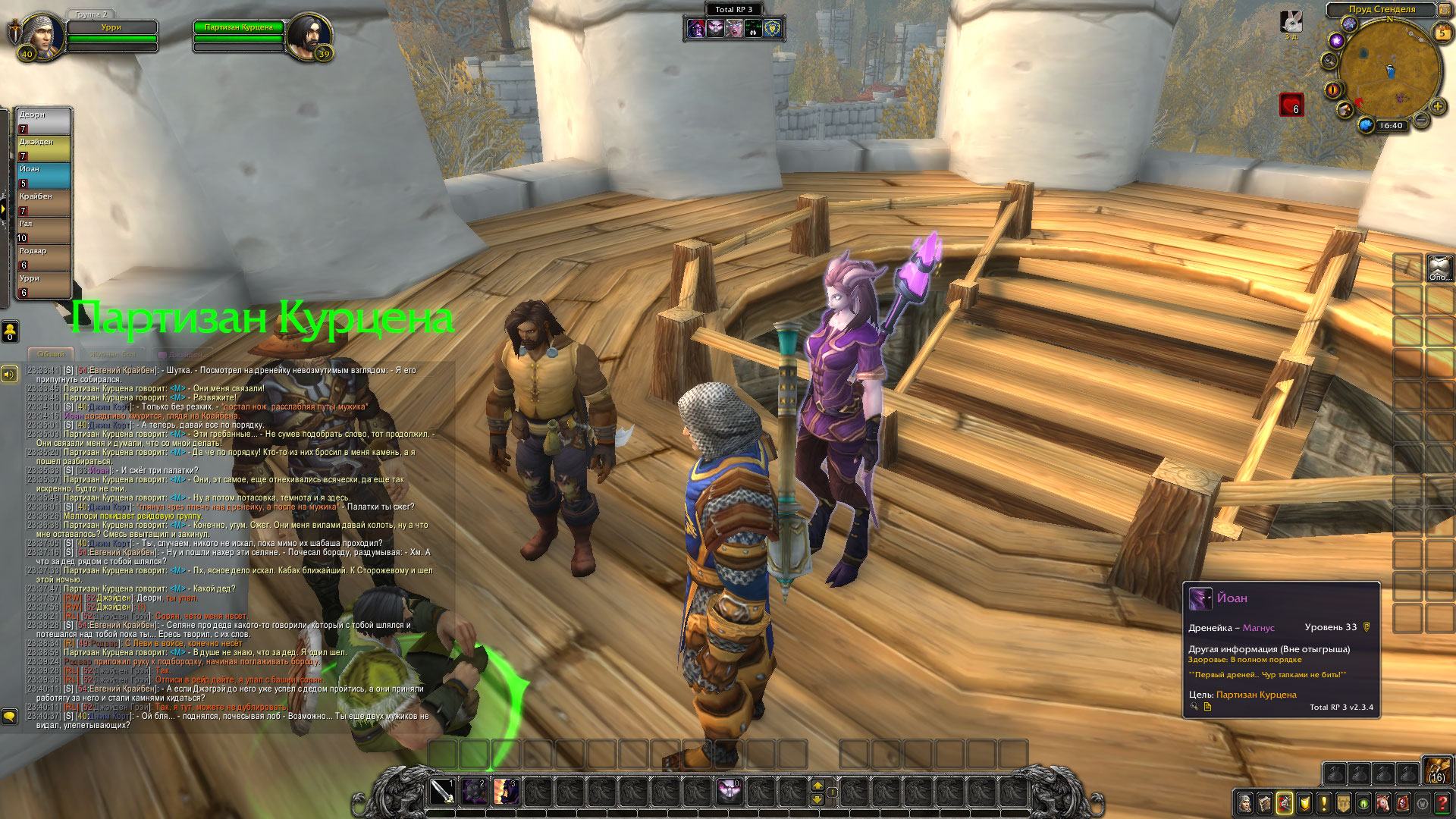Zoom out the minimap with minus button
The height and width of the screenshot is (819, 1456).
[x=1422, y=121]
